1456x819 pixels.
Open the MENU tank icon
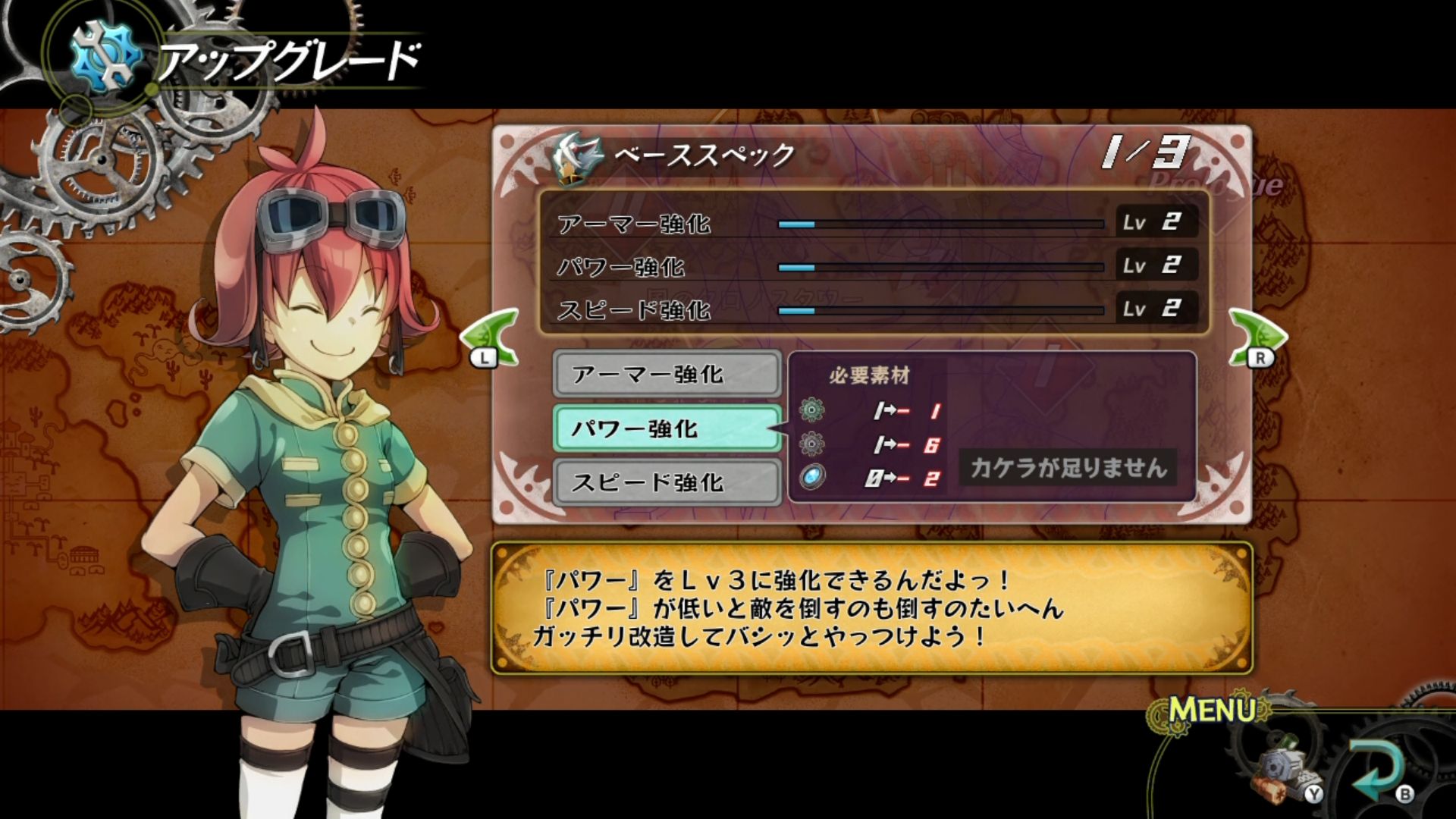click(1287, 767)
